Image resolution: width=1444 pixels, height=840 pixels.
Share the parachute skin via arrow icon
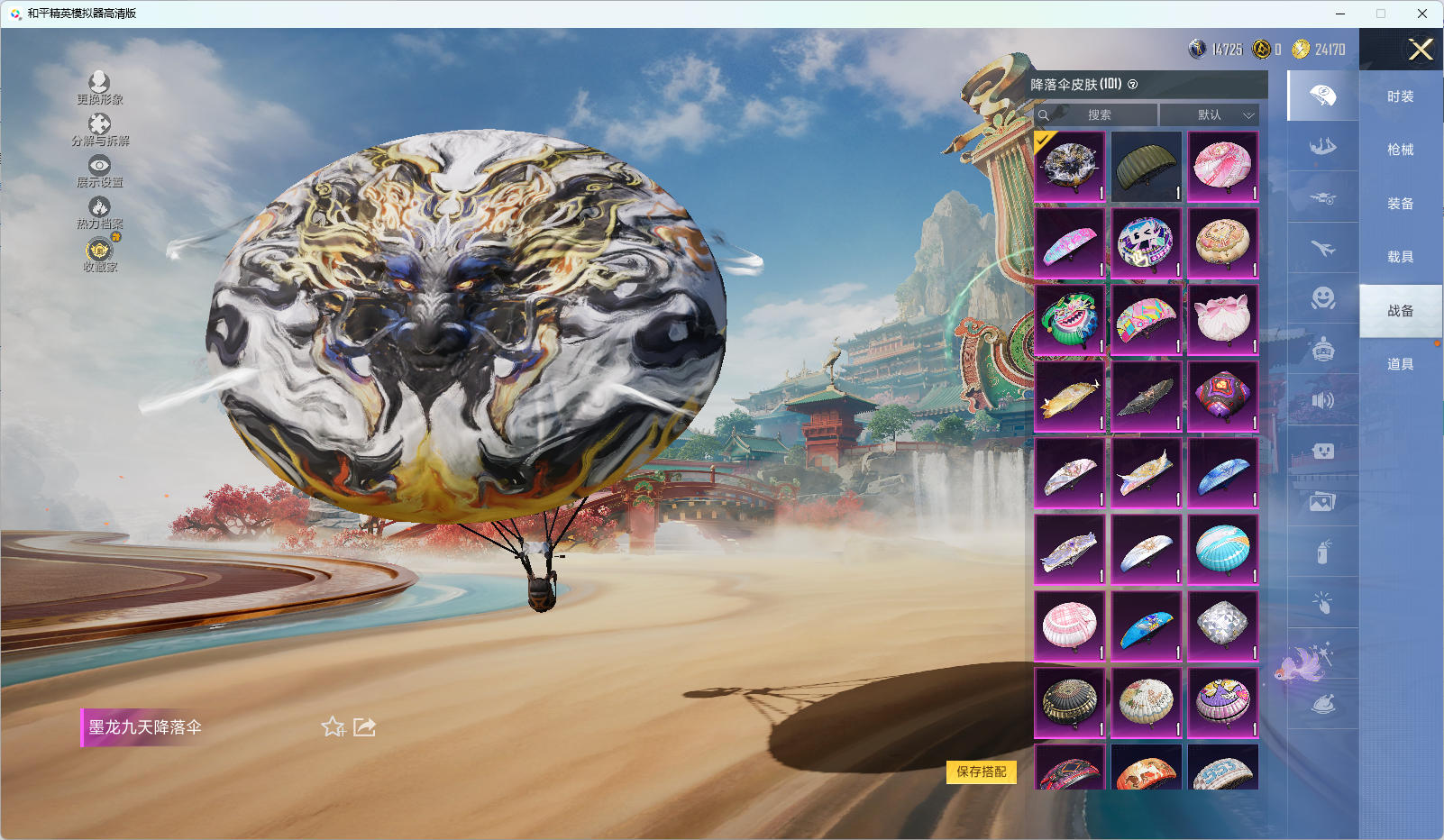click(364, 726)
